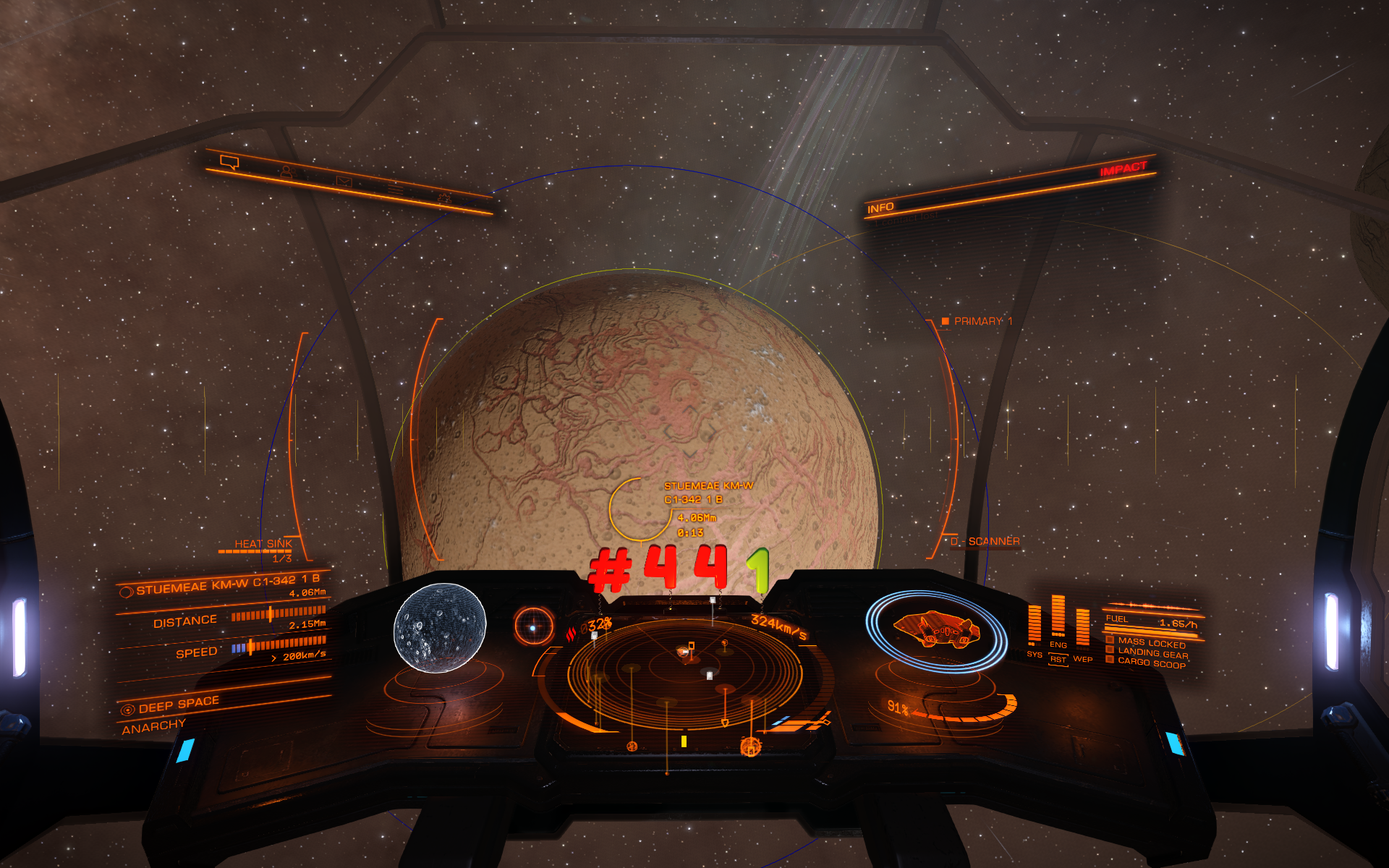1389x868 pixels.
Task: Click the orange compass navigation ball
Action: coord(533,627)
